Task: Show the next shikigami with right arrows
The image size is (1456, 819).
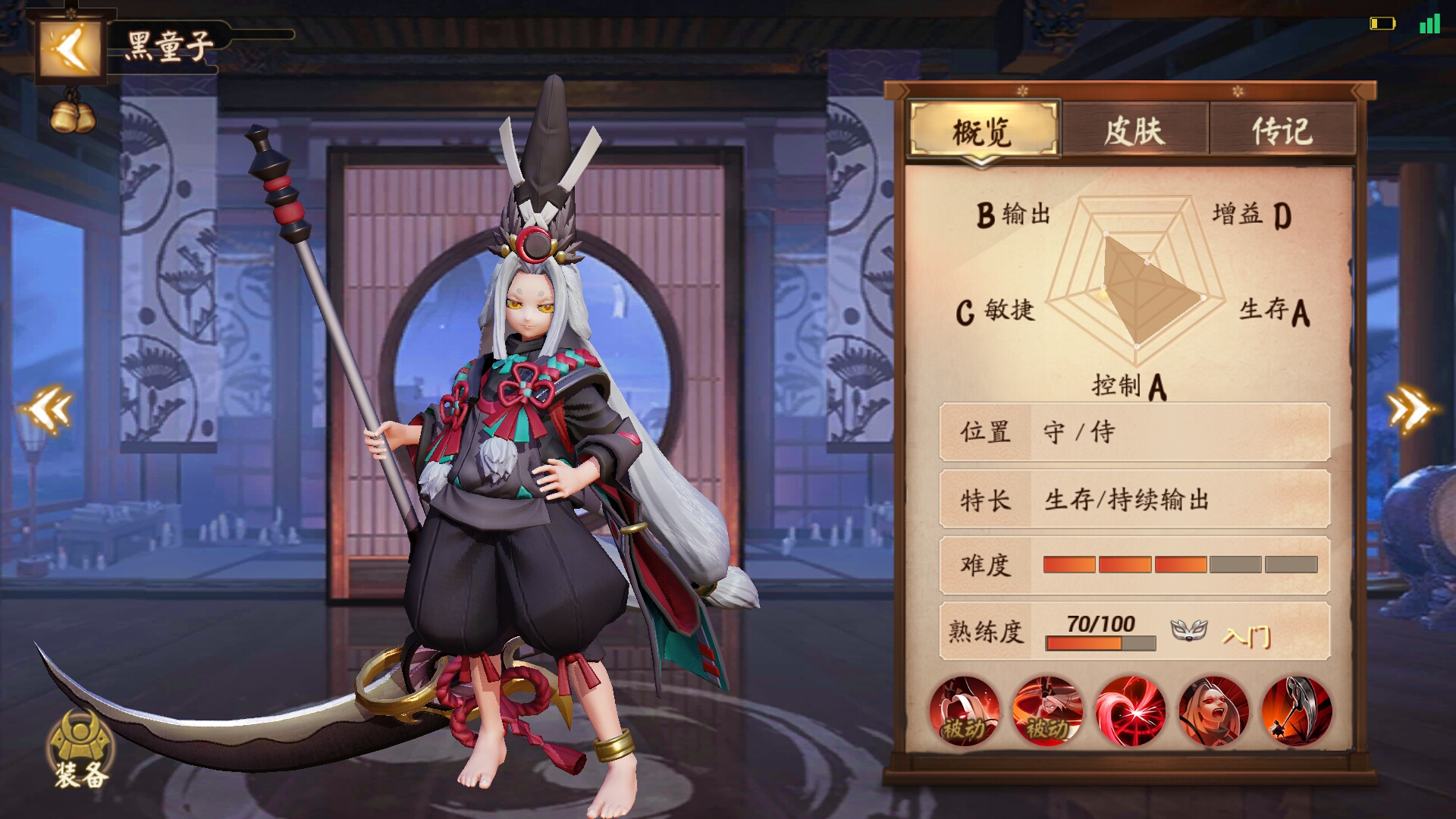Action: tap(1410, 409)
